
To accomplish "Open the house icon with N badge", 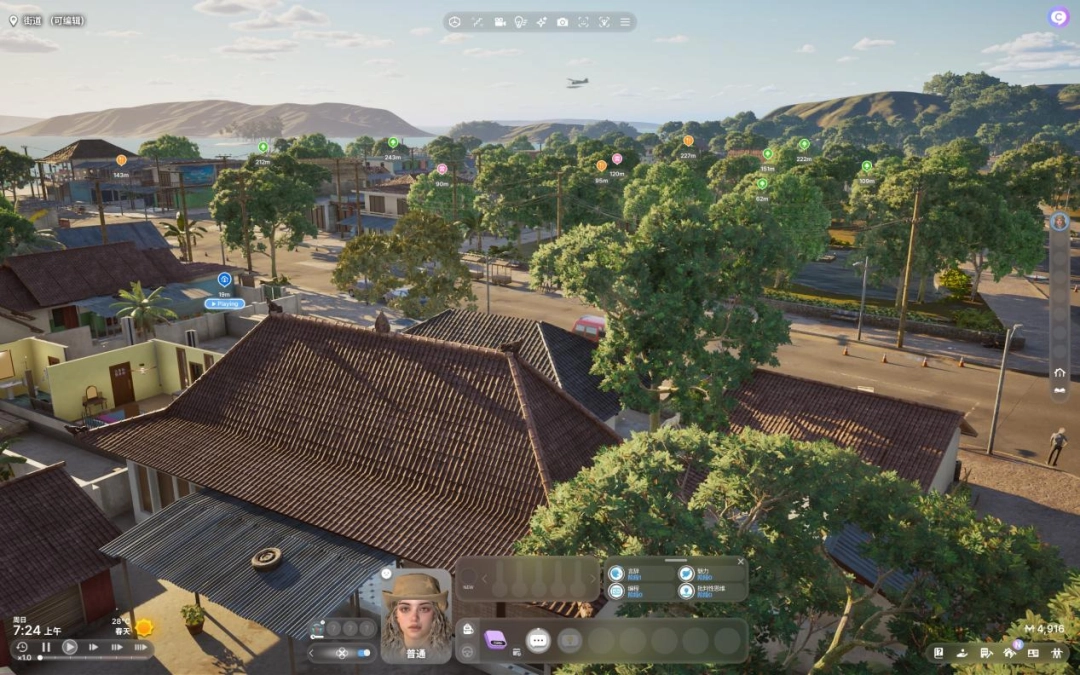I will [x=1014, y=653].
